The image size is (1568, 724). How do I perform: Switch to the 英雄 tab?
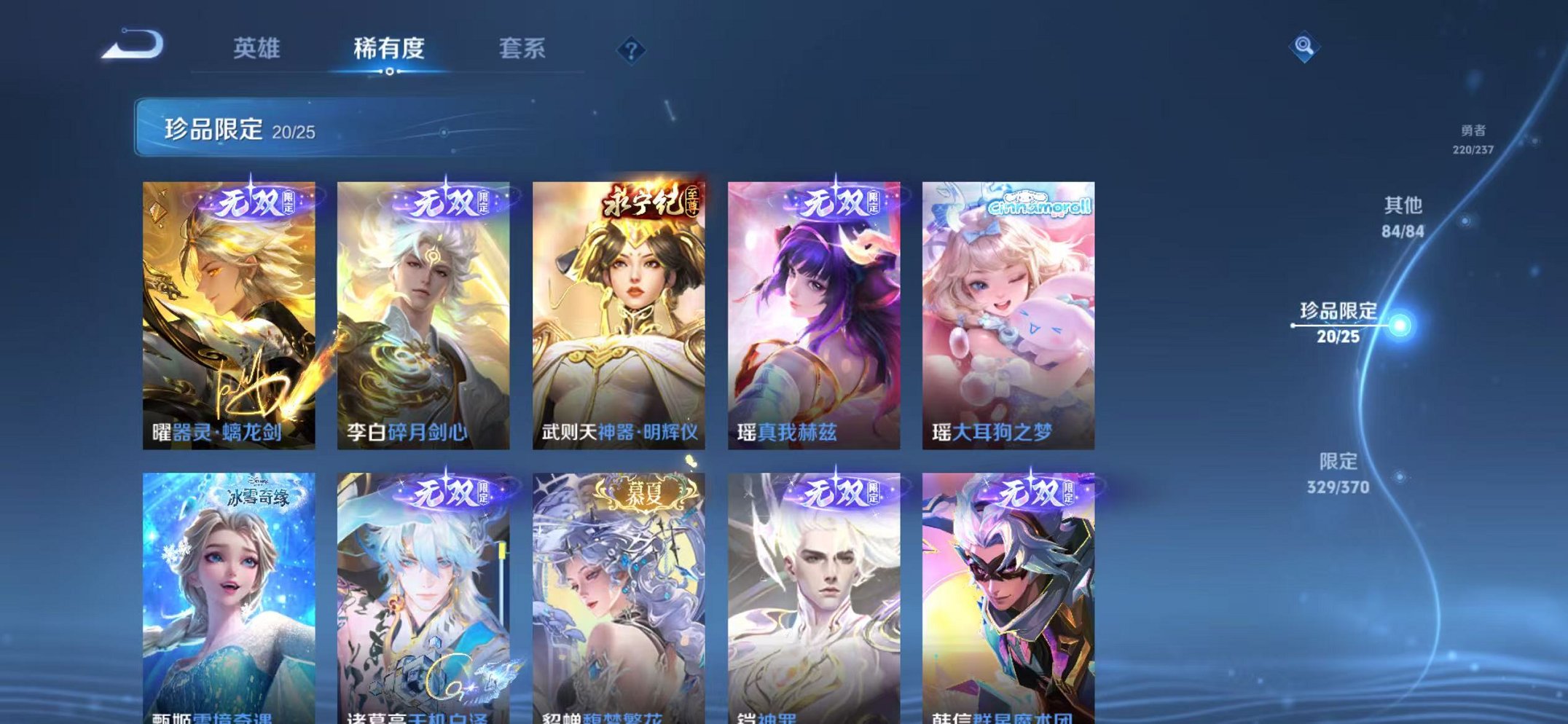(257, 48)
